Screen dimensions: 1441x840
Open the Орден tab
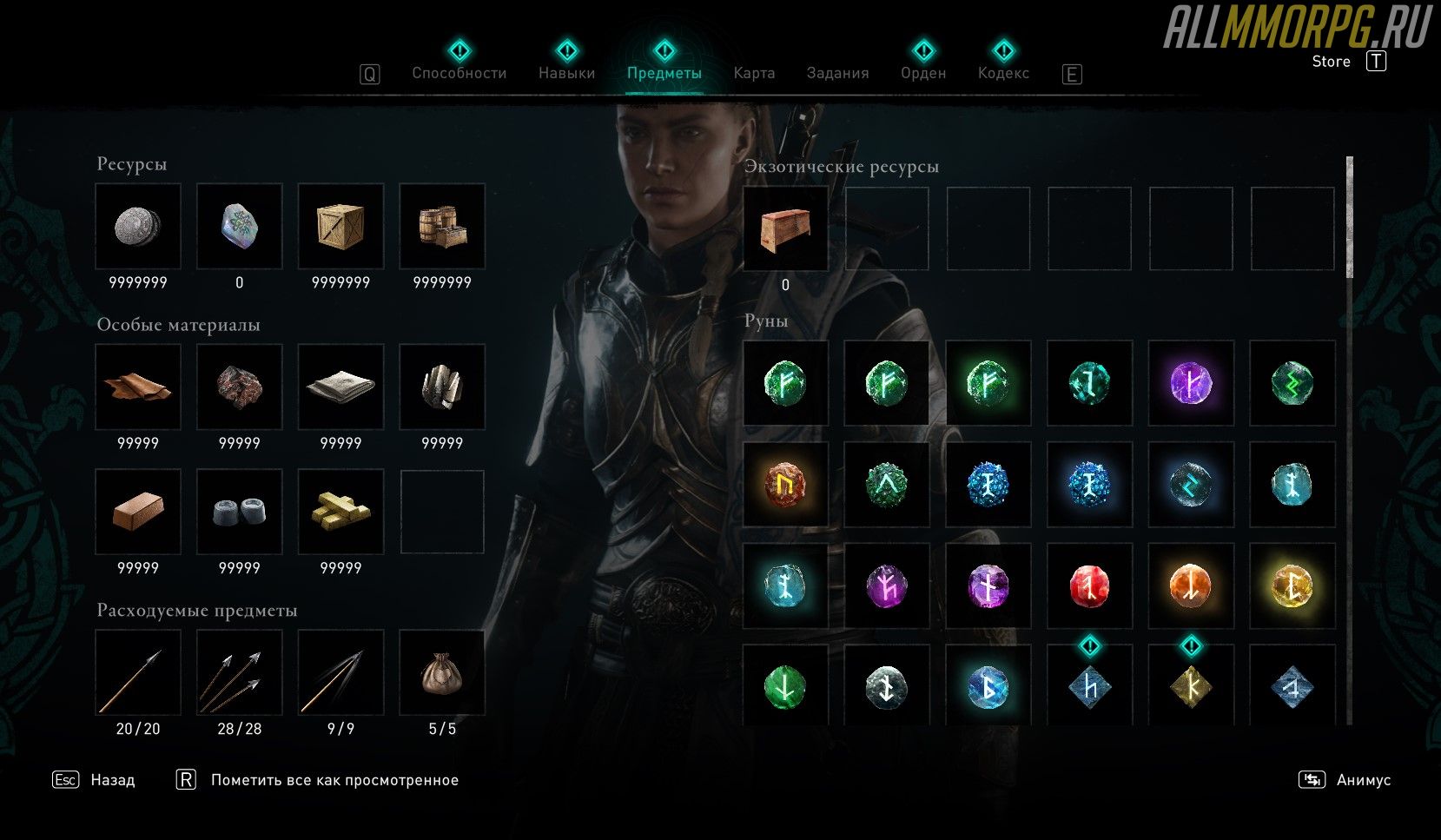tap(923, 73)
